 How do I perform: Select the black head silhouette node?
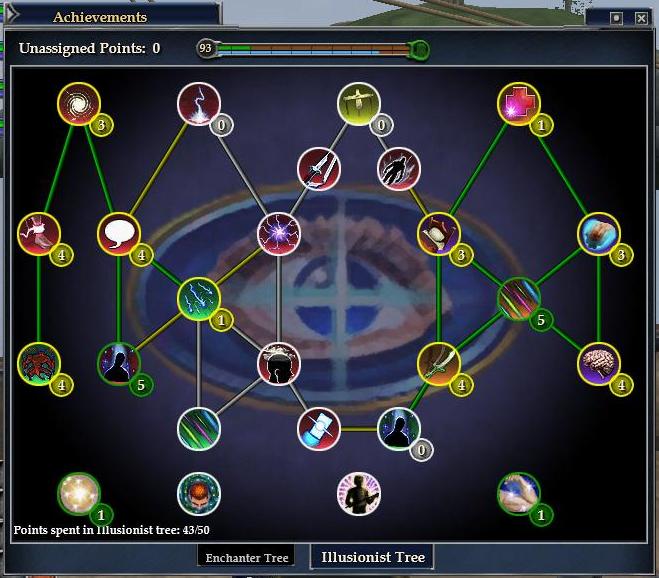279,363
